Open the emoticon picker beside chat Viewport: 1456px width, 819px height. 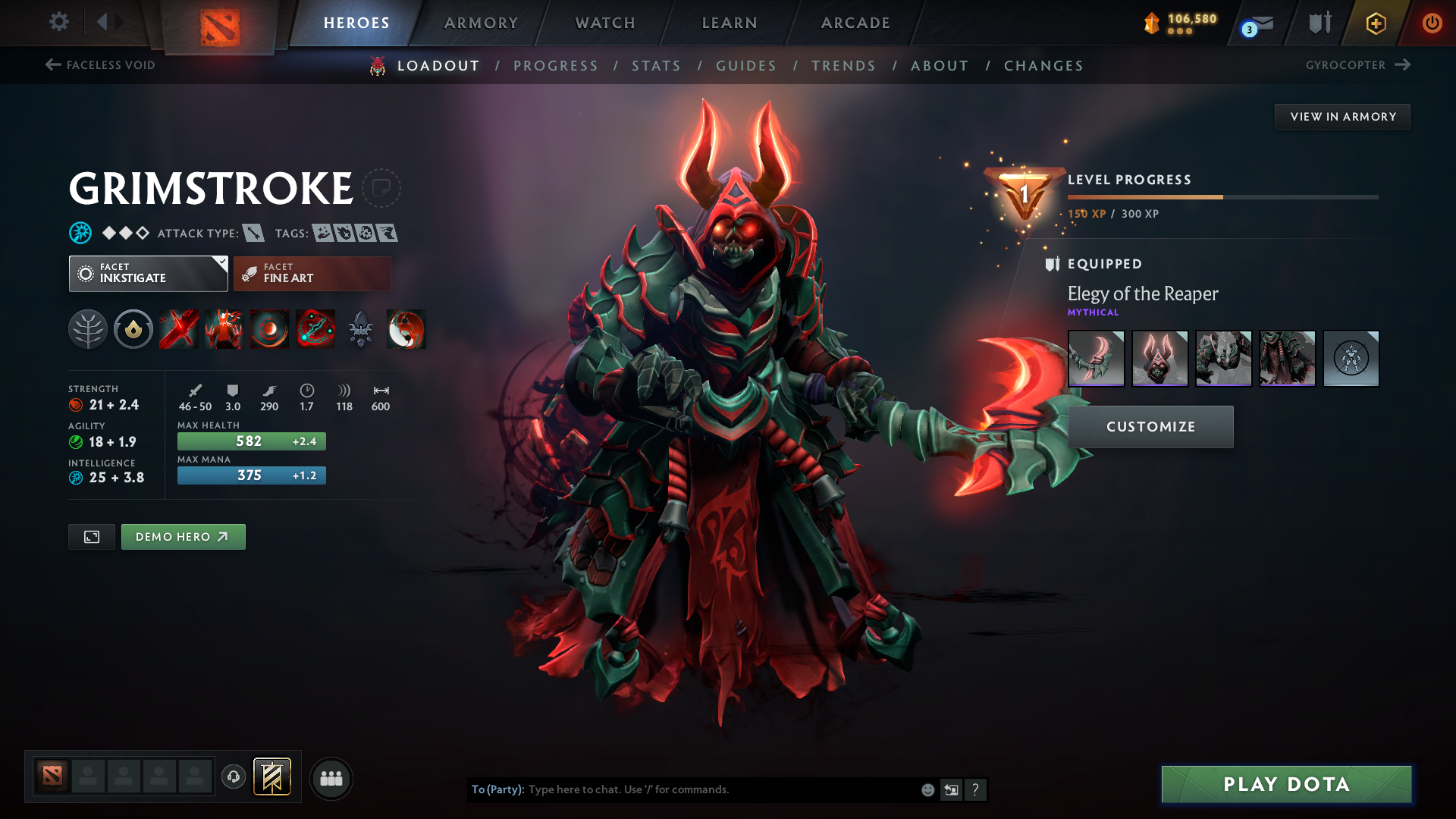pos(927,789)
